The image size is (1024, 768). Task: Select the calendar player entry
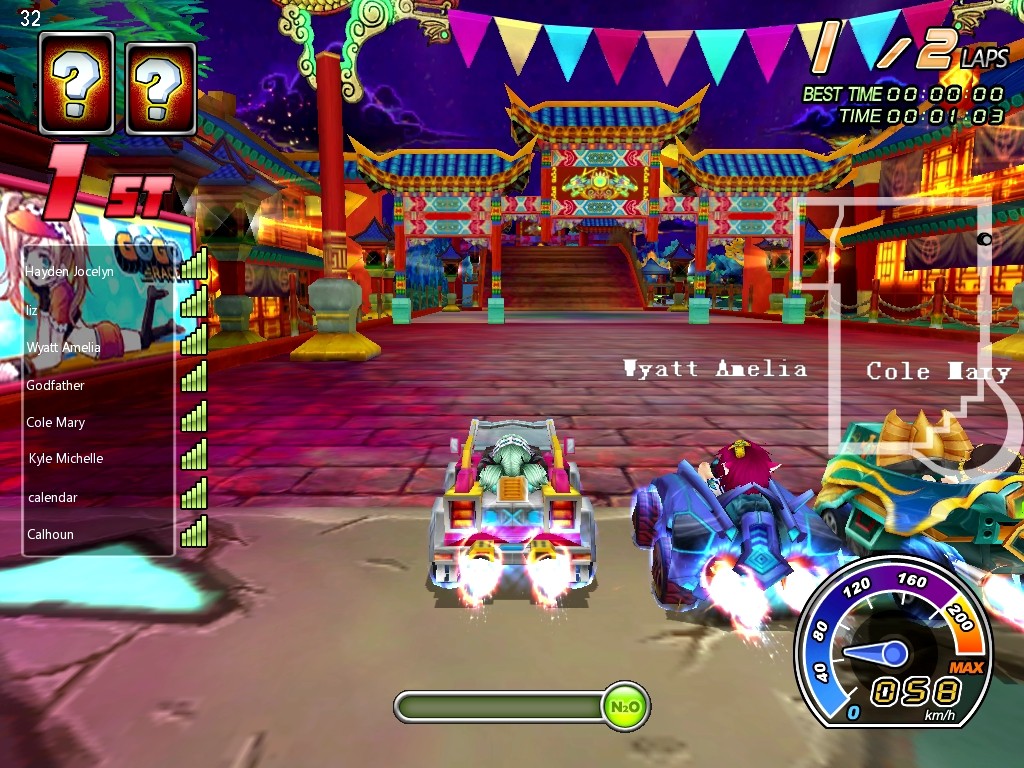[52, 497]
